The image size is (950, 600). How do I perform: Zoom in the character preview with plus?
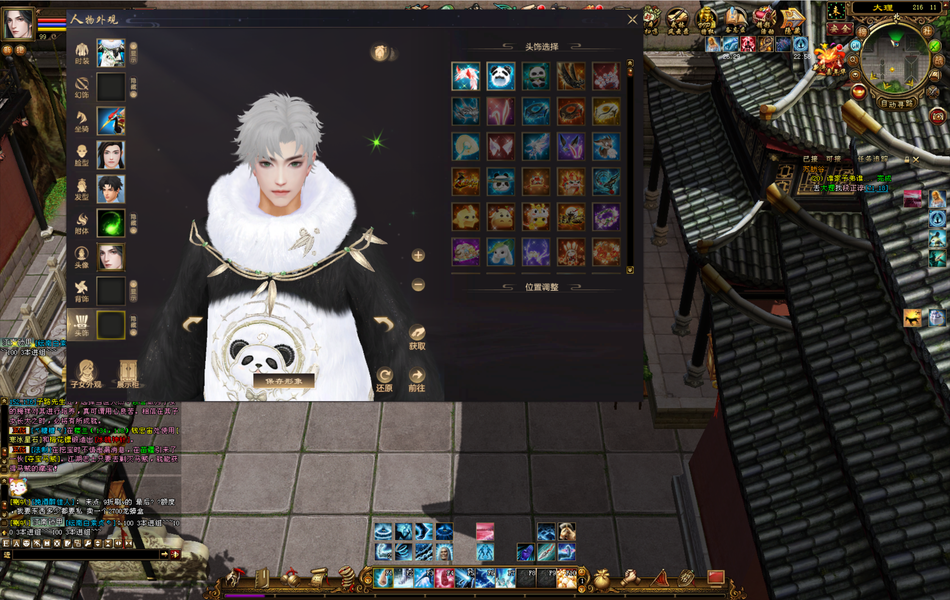pyautogui.click(x=418, y=255)
